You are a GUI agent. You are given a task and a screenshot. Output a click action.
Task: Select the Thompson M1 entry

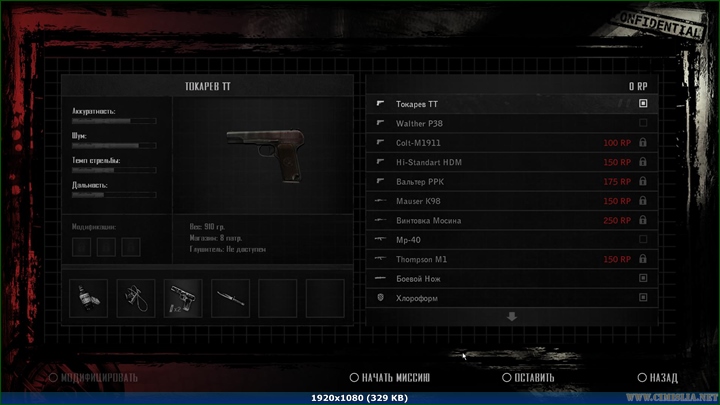point(510,259)
